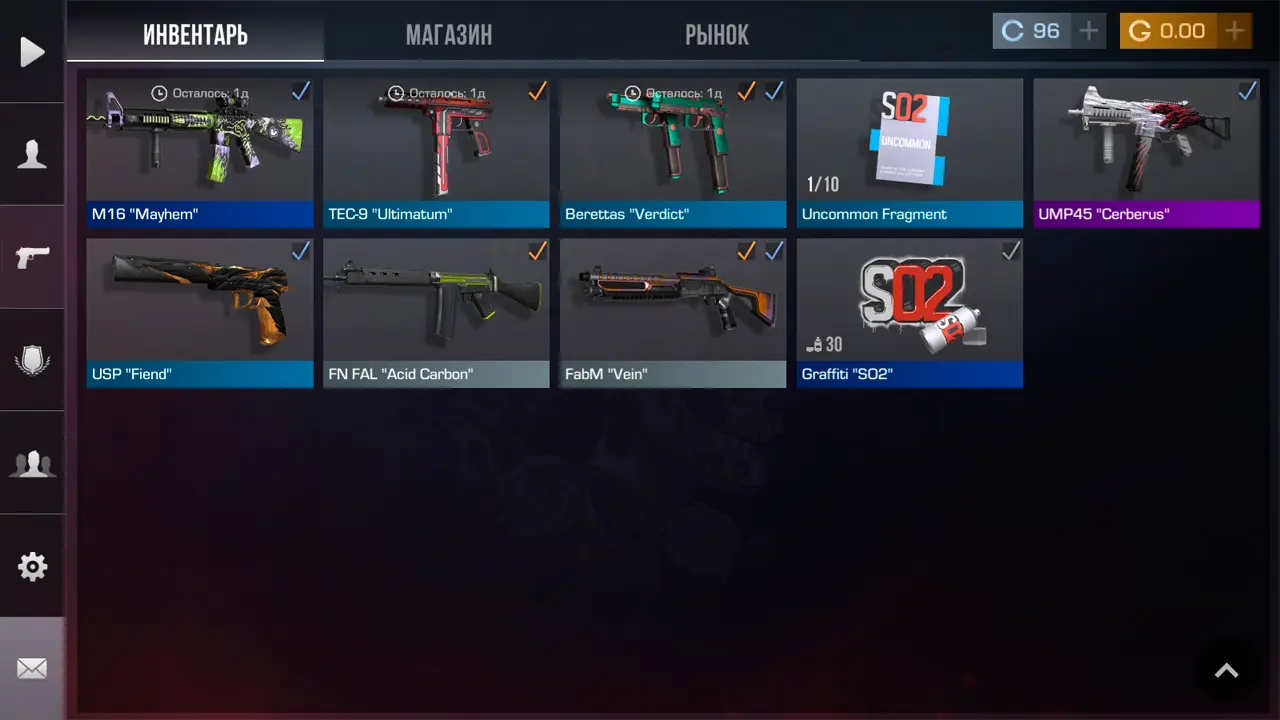1280x720 pixels.
Task: Select the Инвентарь tab
Action: coord(195,35)
